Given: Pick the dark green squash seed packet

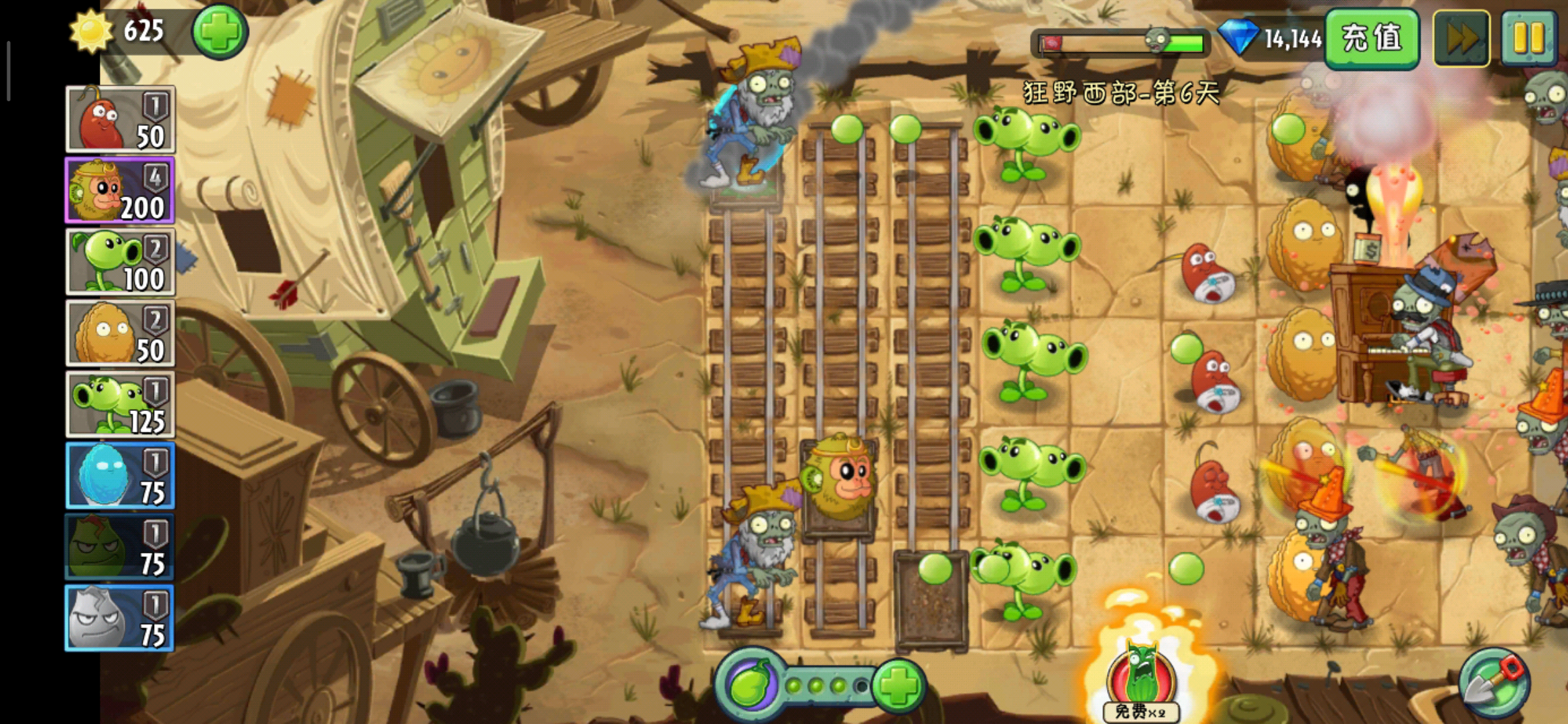Looking at the screenshot, I should 121,547.
